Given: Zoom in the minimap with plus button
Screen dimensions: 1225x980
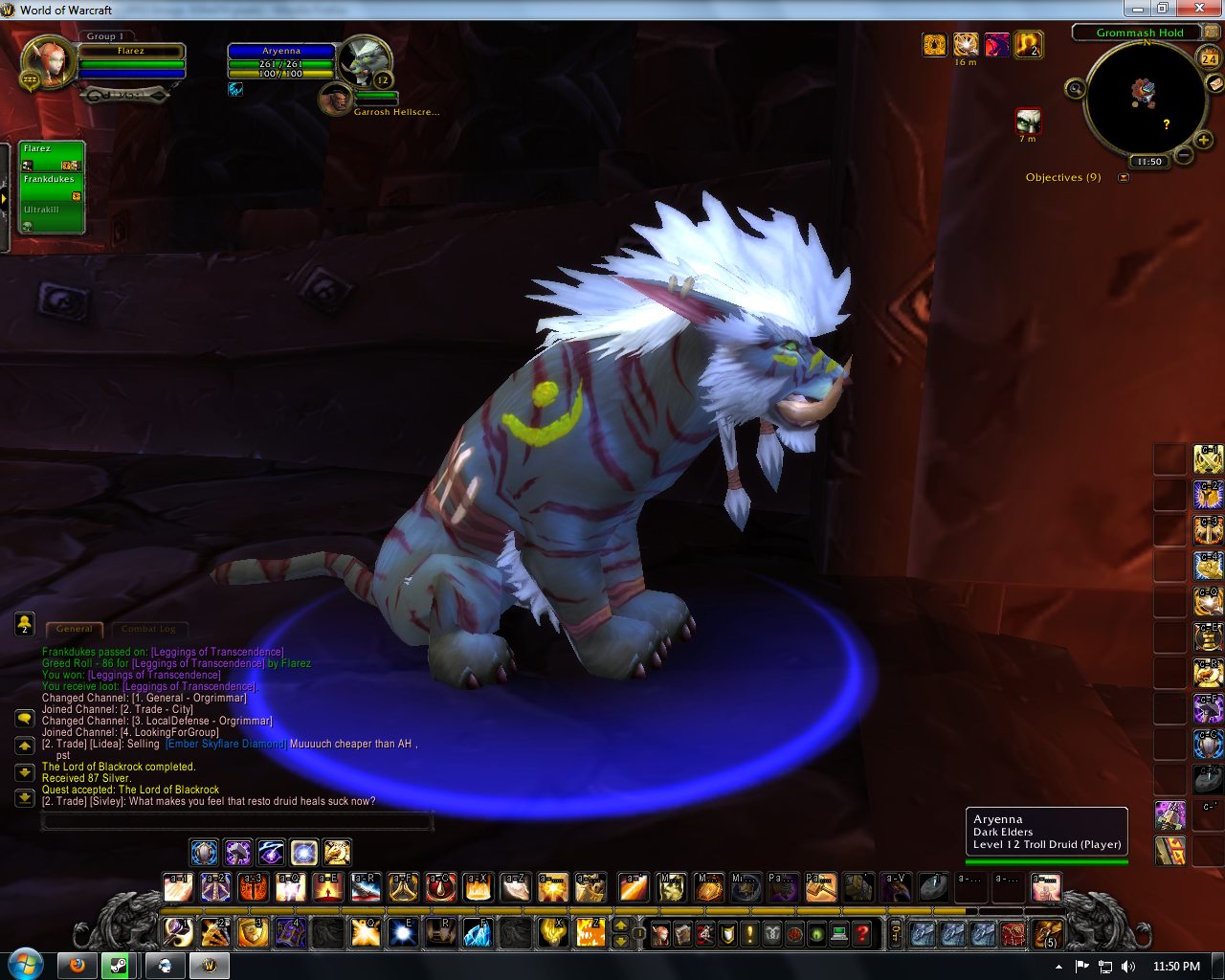Looking at the screenshot, I should point(1204,141).
